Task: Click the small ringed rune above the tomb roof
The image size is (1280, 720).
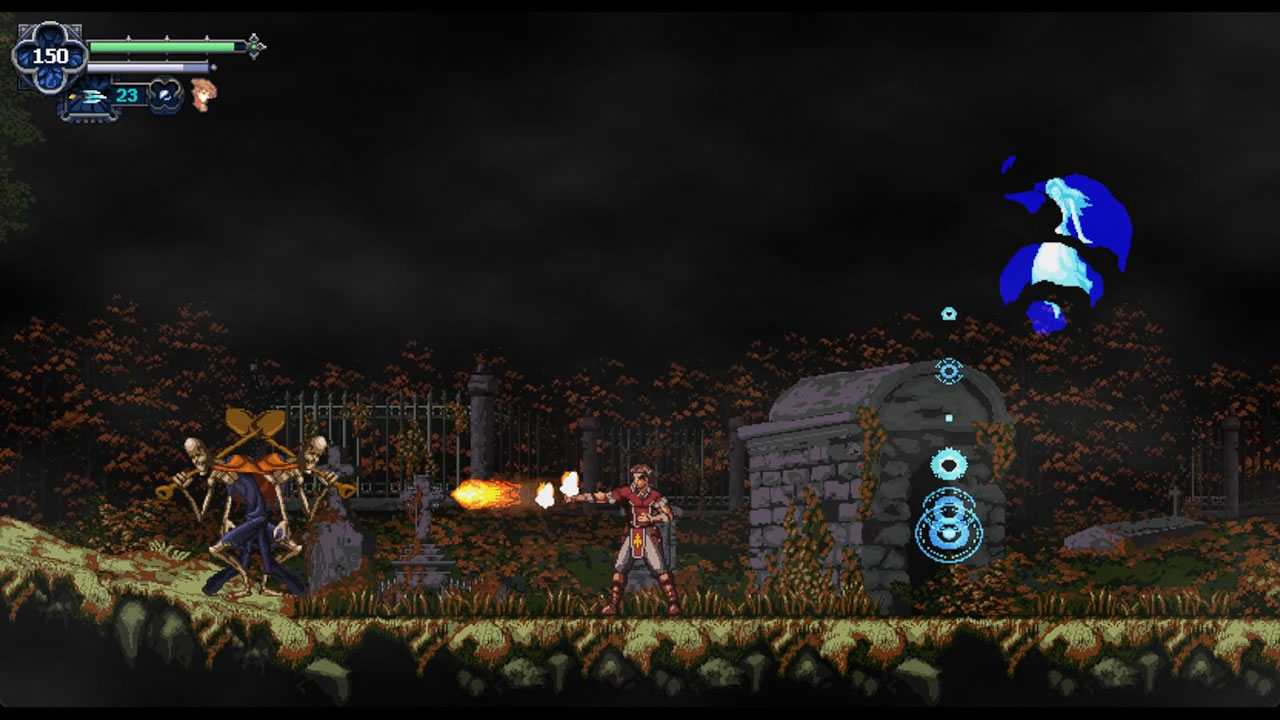Action: 950,371
